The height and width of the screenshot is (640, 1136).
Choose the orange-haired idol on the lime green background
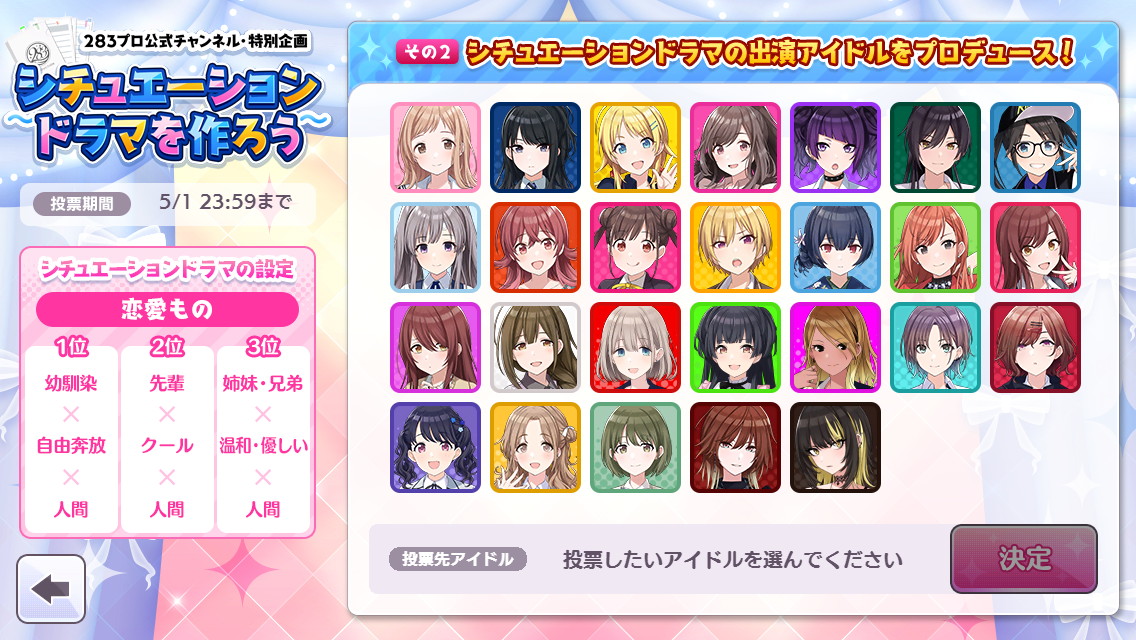935,247
